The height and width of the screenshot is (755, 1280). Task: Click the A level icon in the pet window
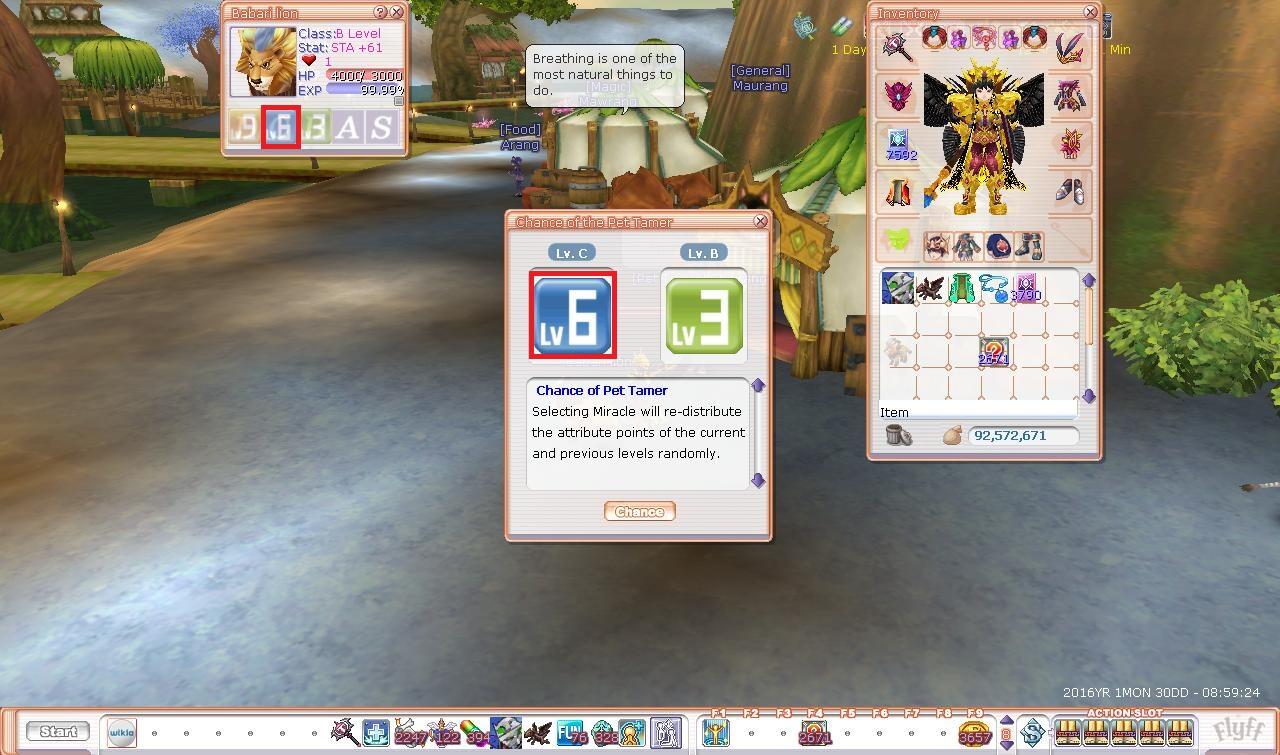point(347,128)
